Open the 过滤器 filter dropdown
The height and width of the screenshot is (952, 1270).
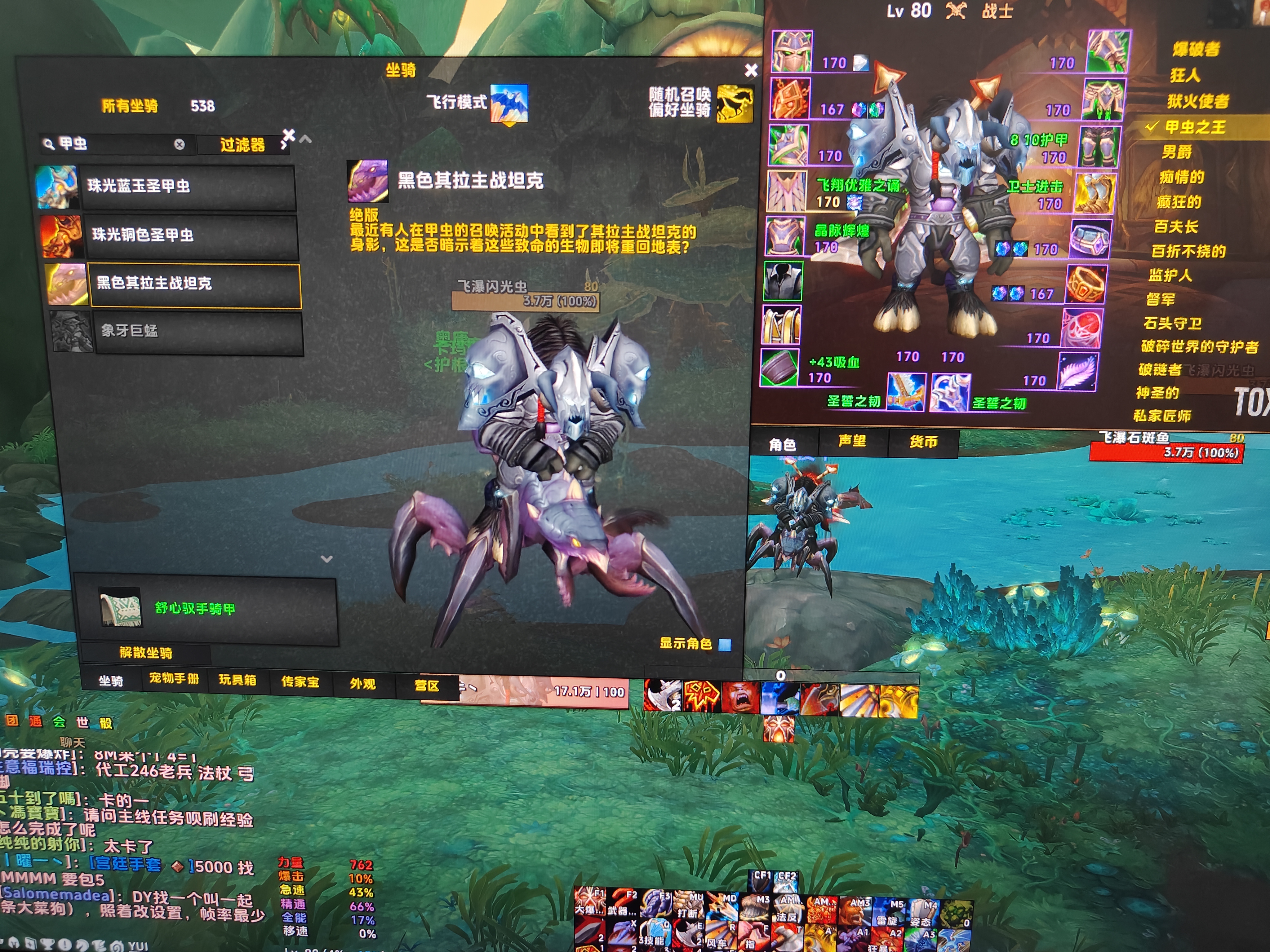tap(242, 145)
